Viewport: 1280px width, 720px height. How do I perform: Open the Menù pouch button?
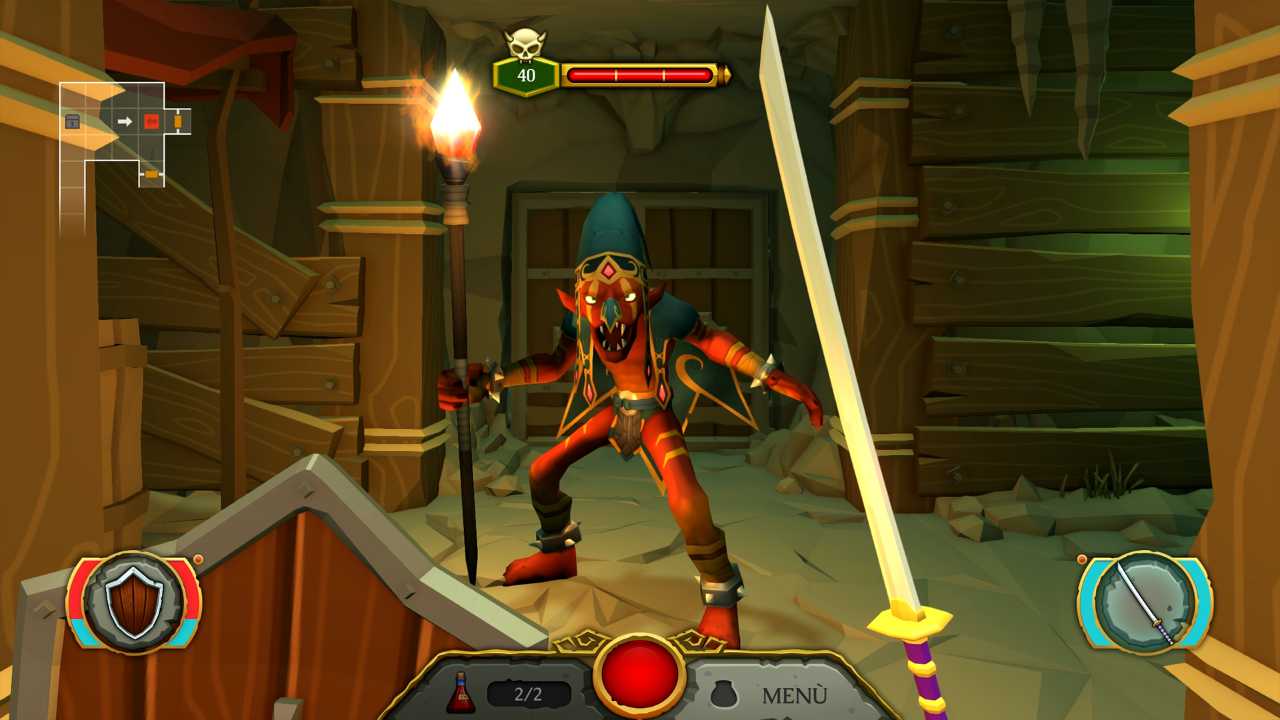(770, 694)
